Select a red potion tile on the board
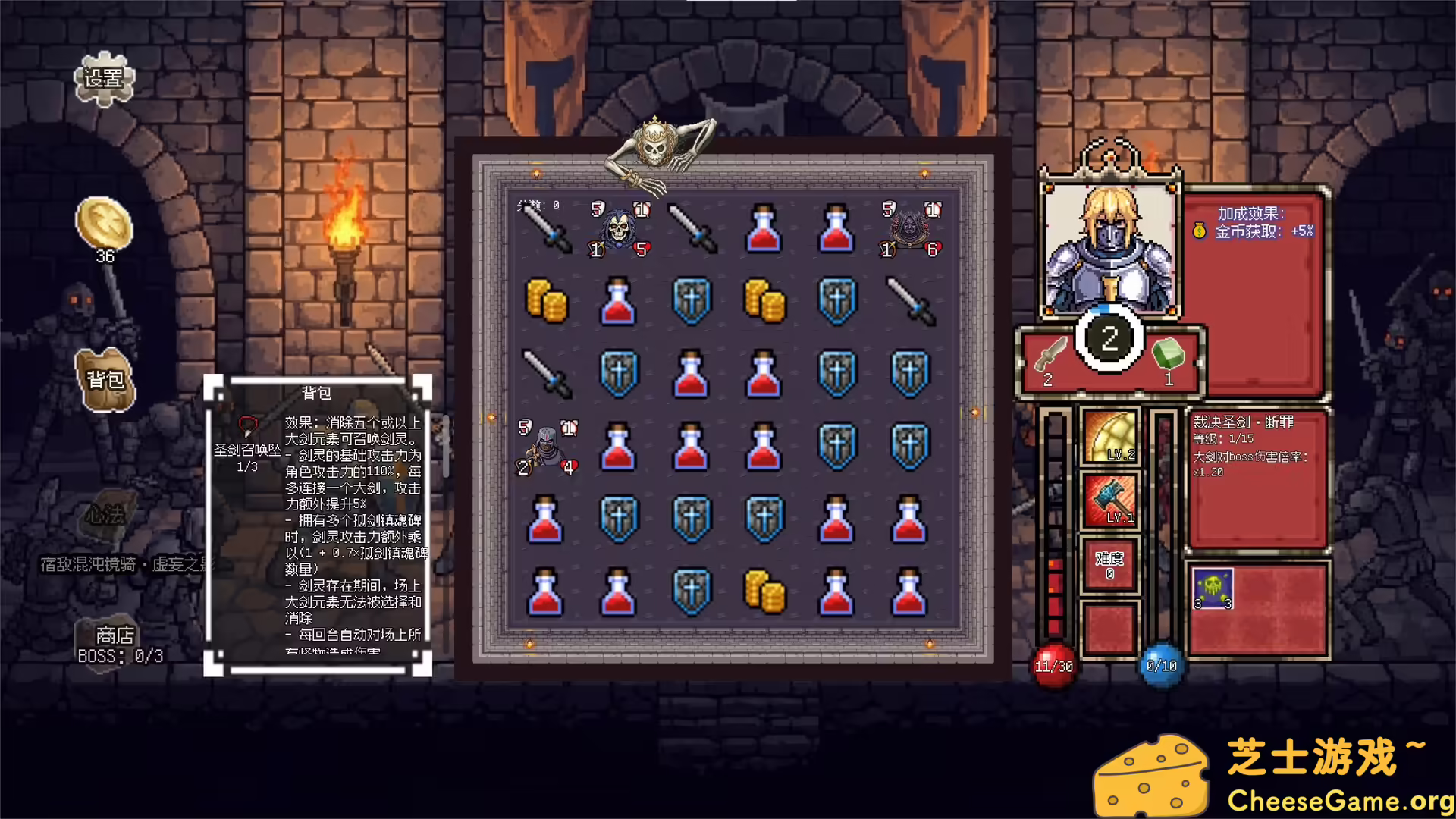 pos(764,230)
